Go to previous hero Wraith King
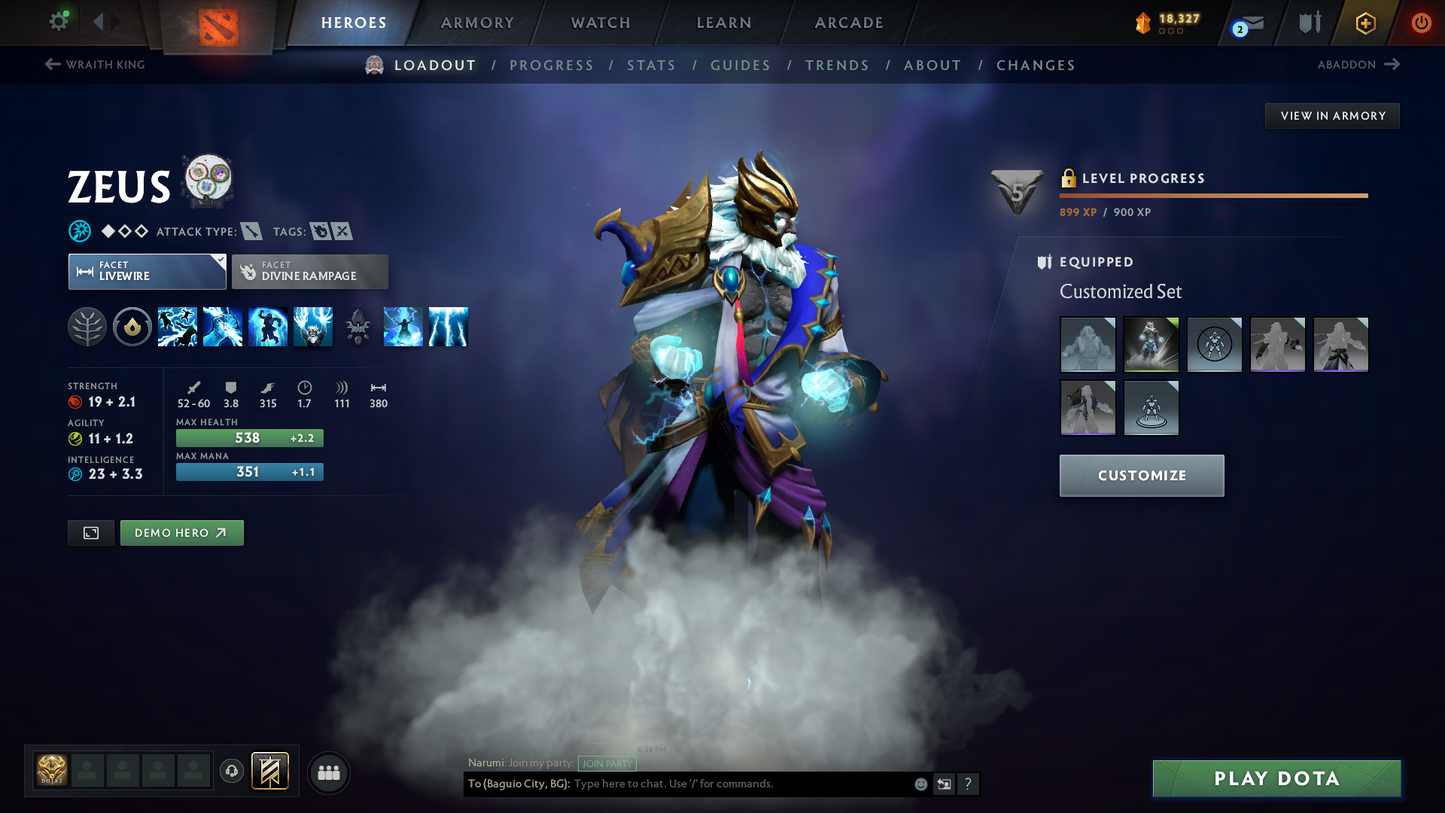Screen dimensions: 1445x813 pyautogui.click(x=95, y=65)
